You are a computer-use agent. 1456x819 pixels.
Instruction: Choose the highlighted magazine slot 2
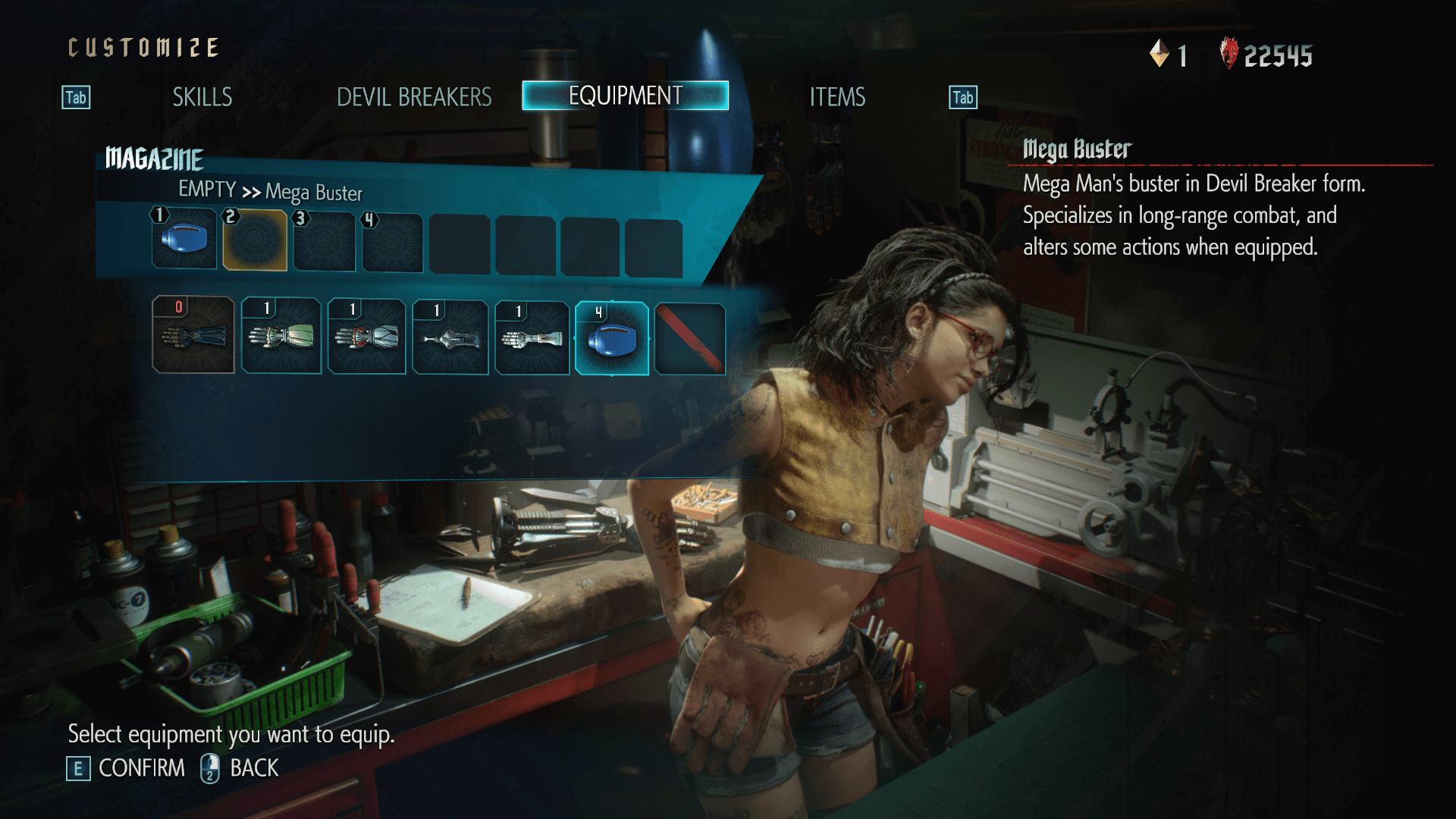tap(255, 240)
